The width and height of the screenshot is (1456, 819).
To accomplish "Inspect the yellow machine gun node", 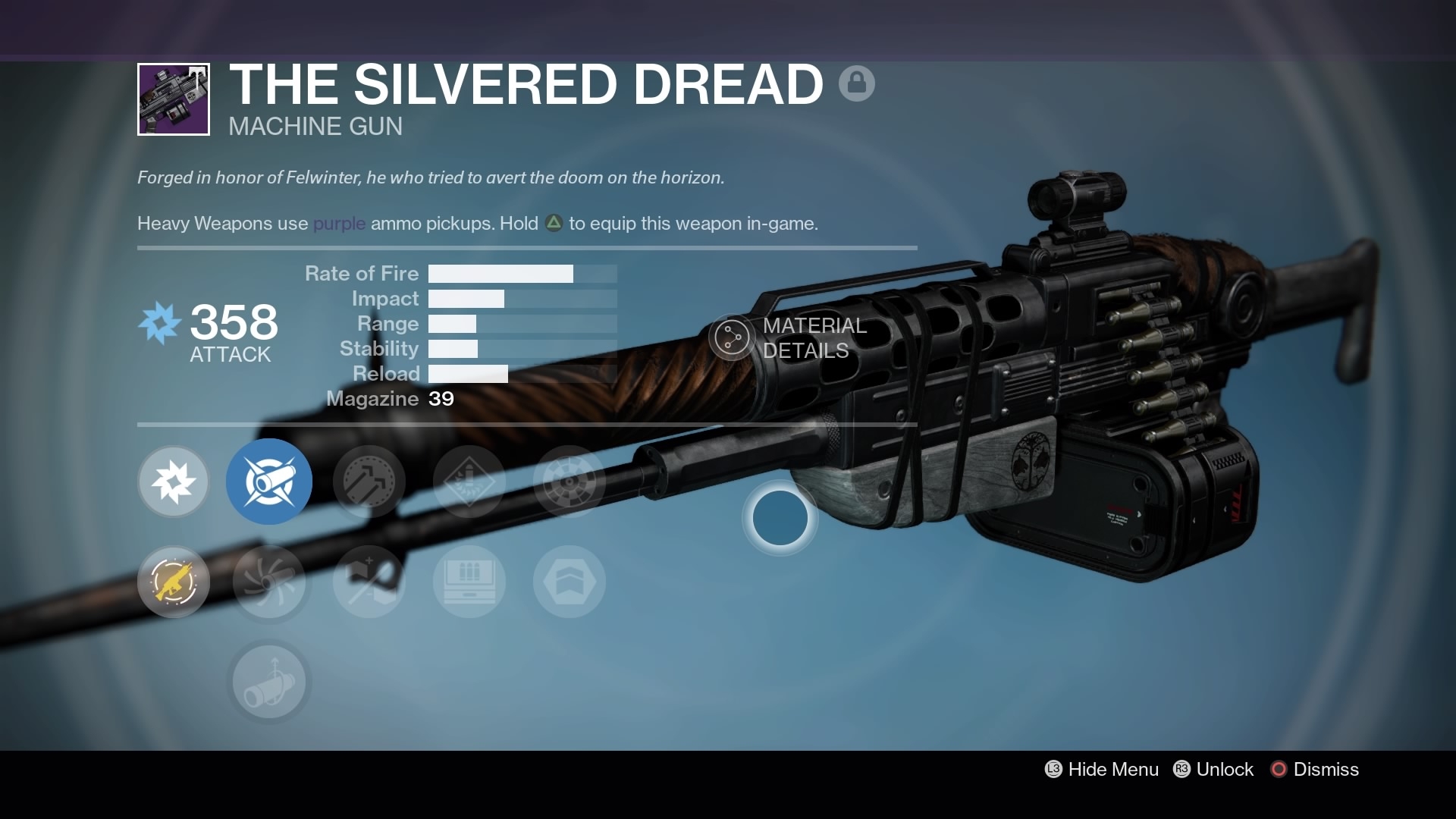I will click(174, 582).
